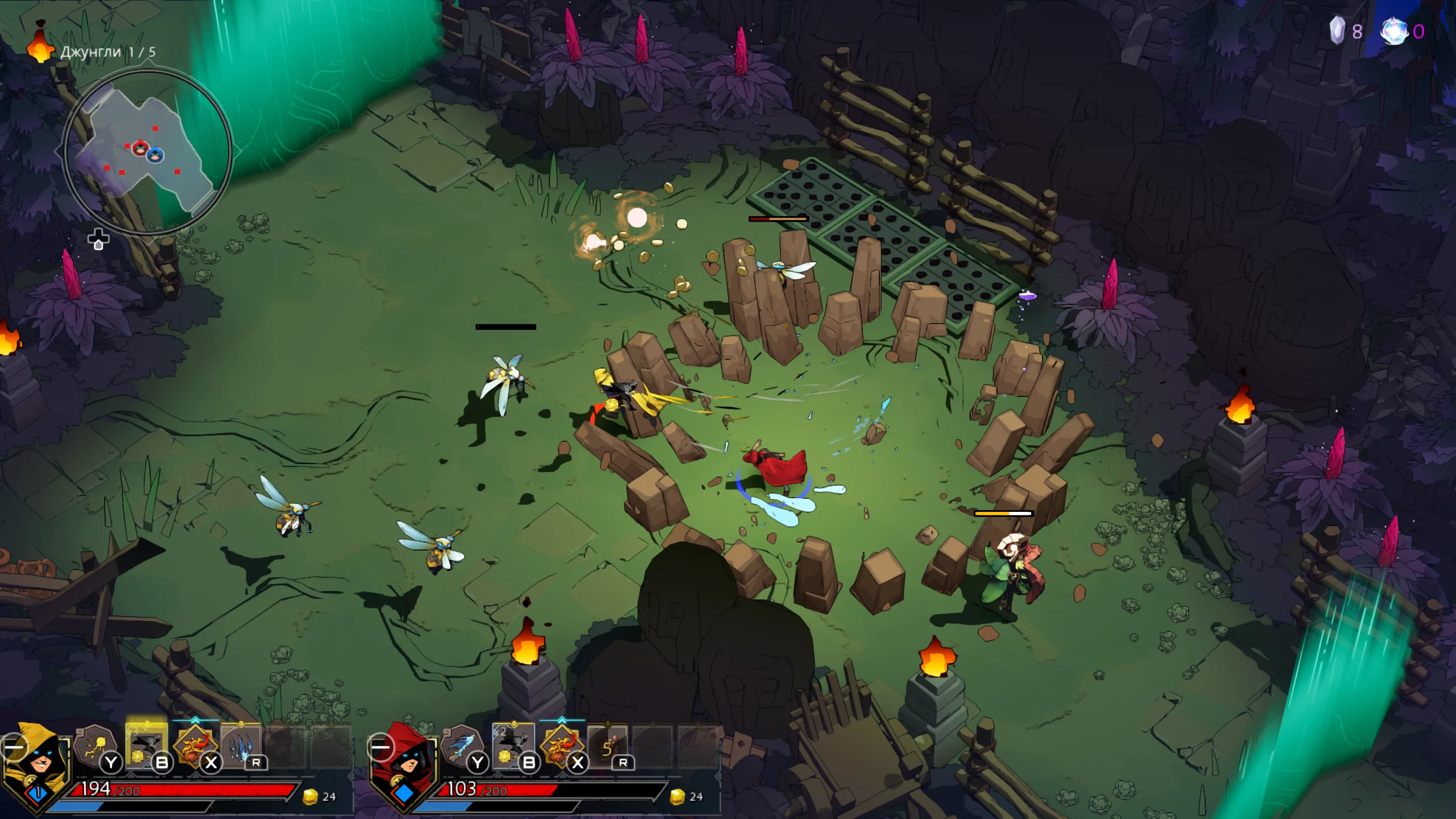Click the red player marker on minimap

[140, 148]
